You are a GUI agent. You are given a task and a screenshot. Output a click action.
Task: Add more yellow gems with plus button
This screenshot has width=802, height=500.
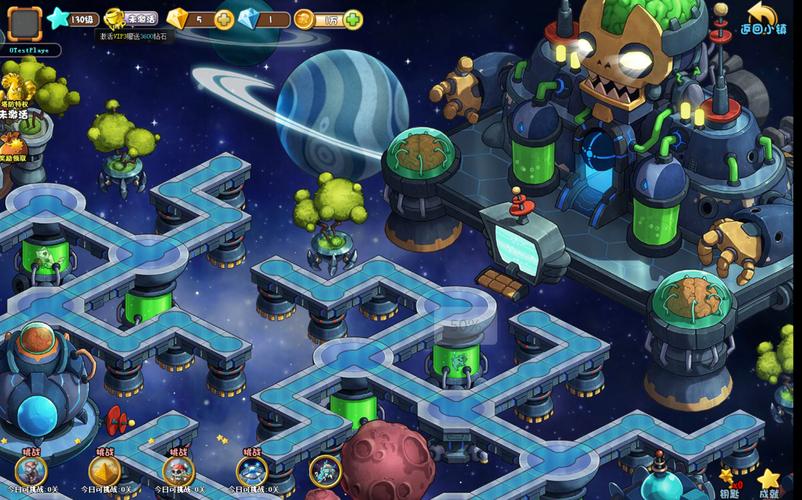pyautogui.click(x=223, y=19)
